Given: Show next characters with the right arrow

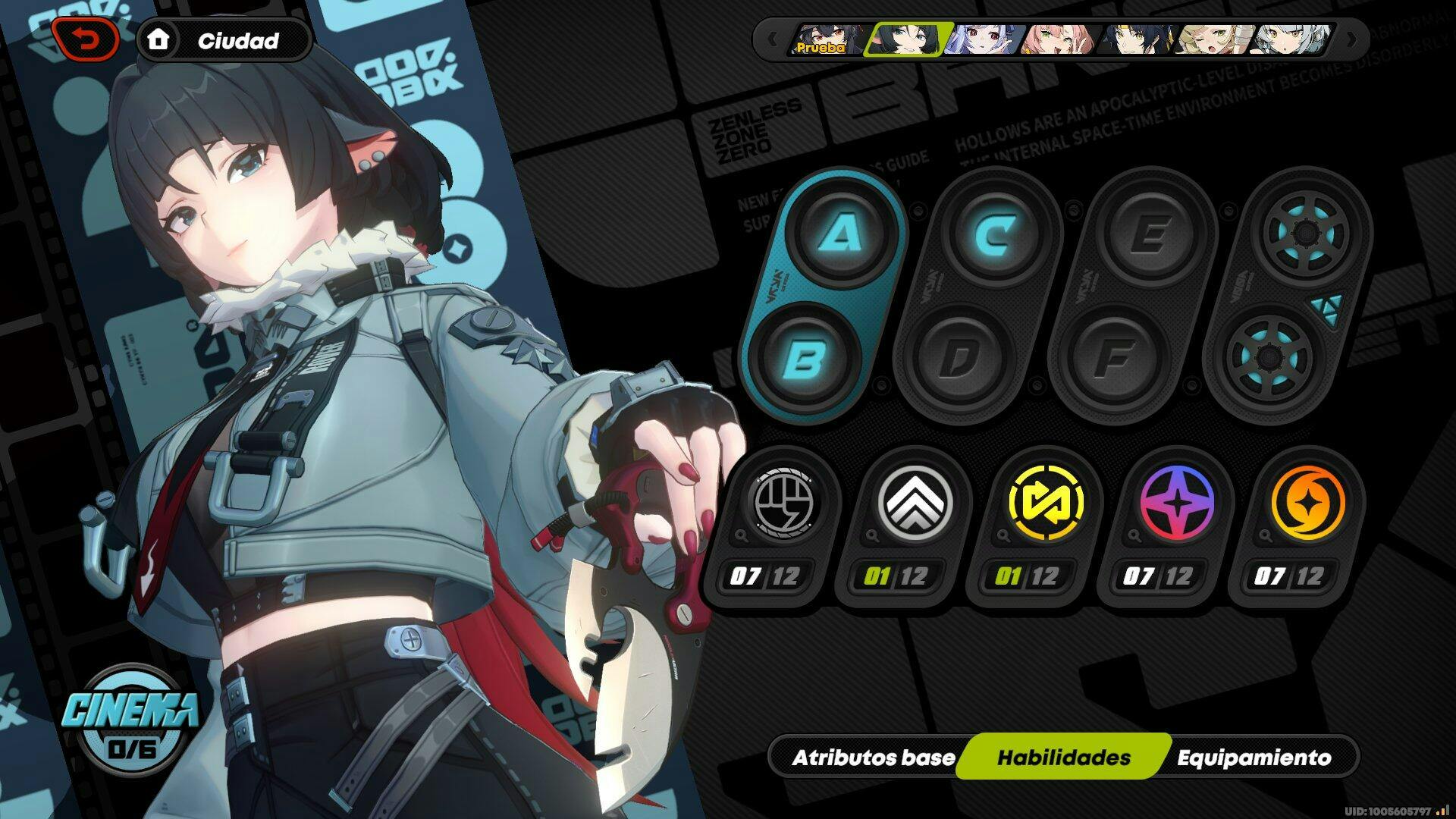Looking at the screenshot, I should [x=1351, y=39].
